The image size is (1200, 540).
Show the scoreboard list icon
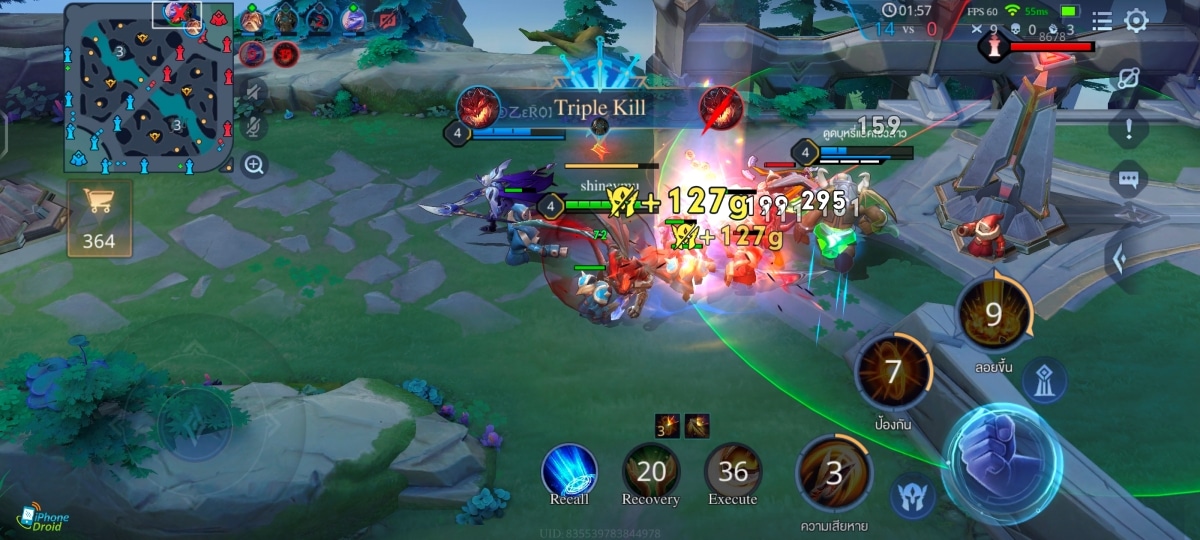(1102, 20)
